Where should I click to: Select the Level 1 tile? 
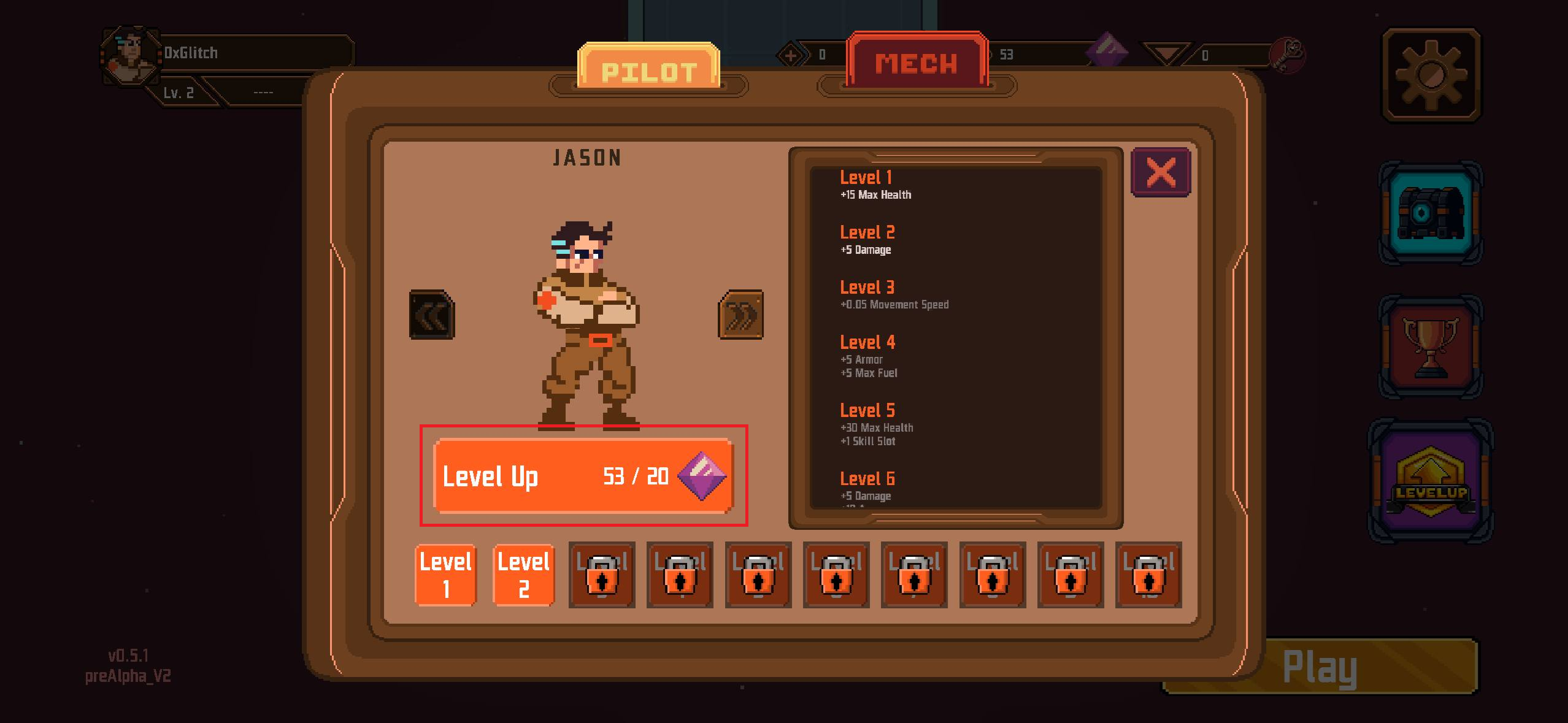click(x=446, y=575)
